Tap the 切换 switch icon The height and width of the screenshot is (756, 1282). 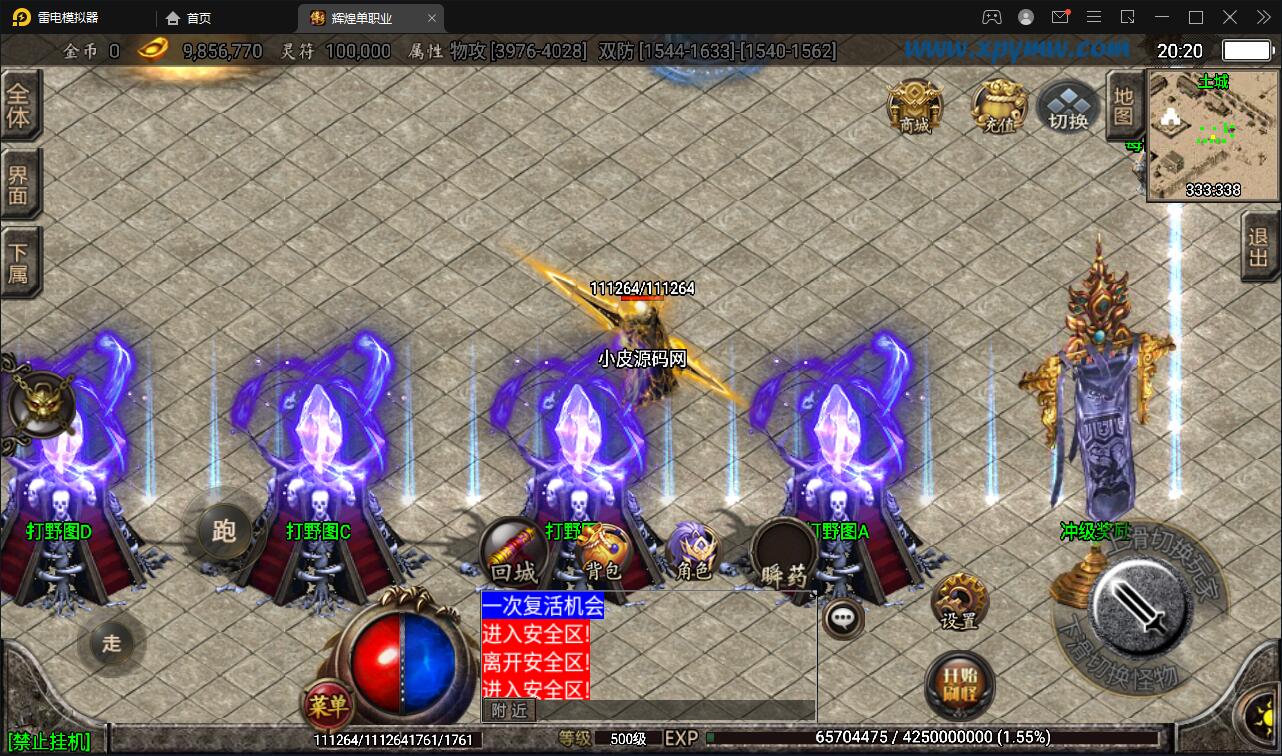click(1066, 106)
